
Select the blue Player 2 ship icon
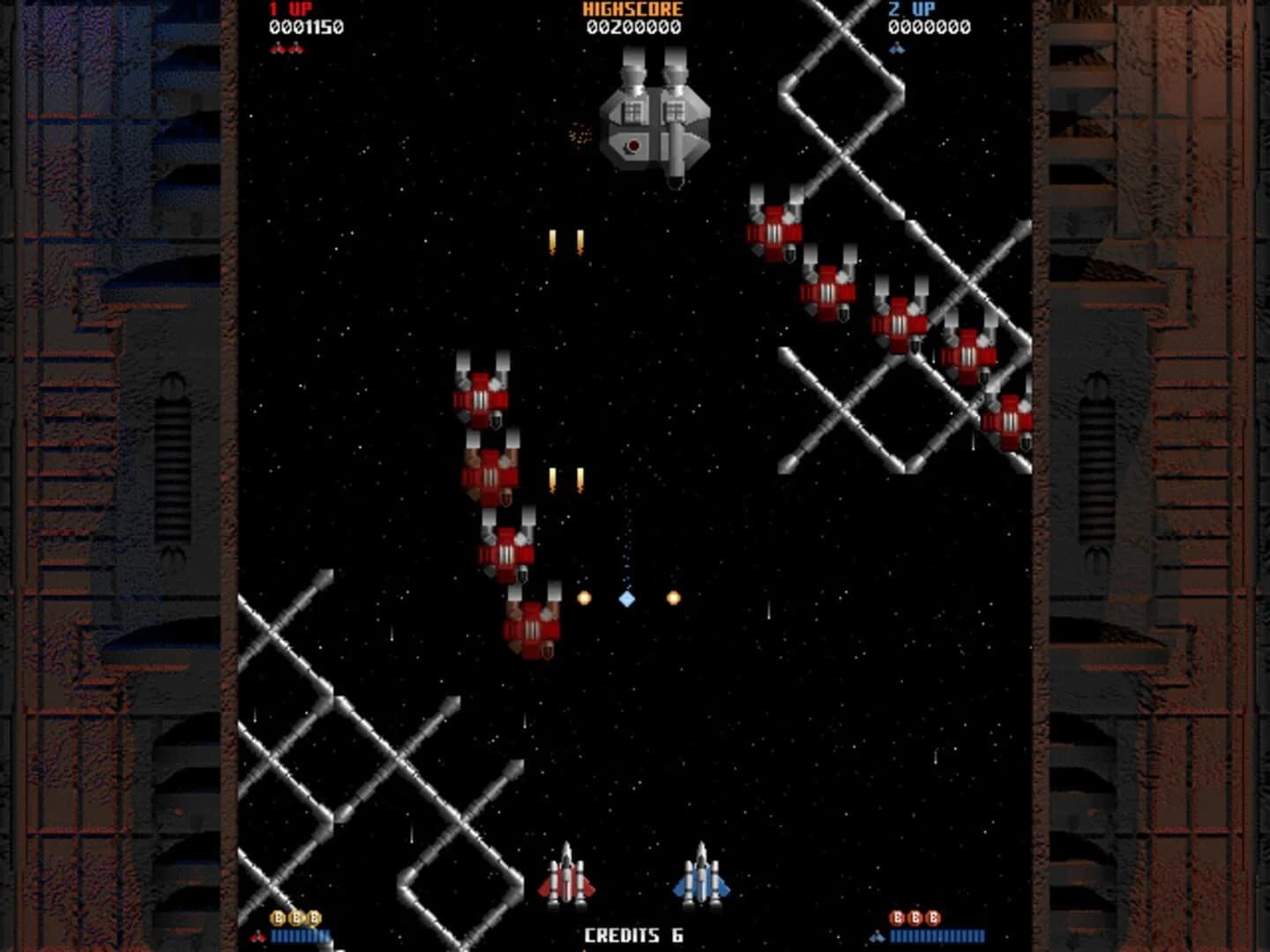point(701,881)
